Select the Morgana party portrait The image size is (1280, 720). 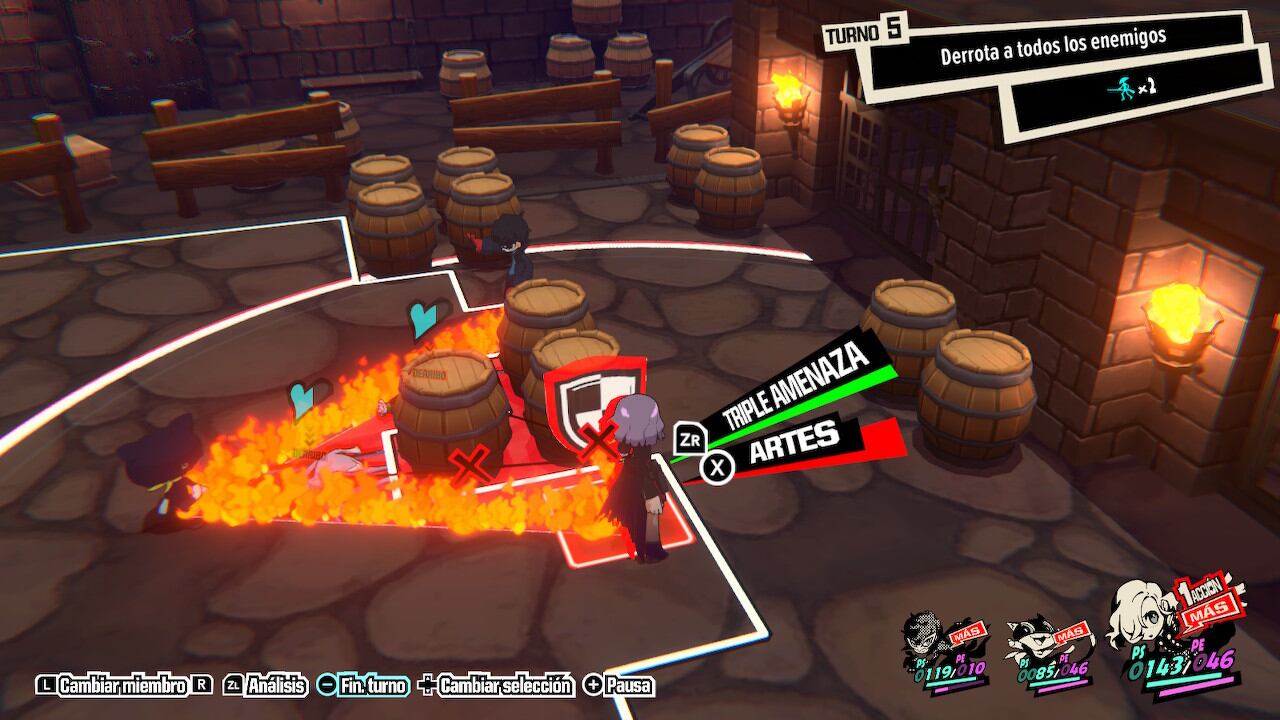point(1040,643)
